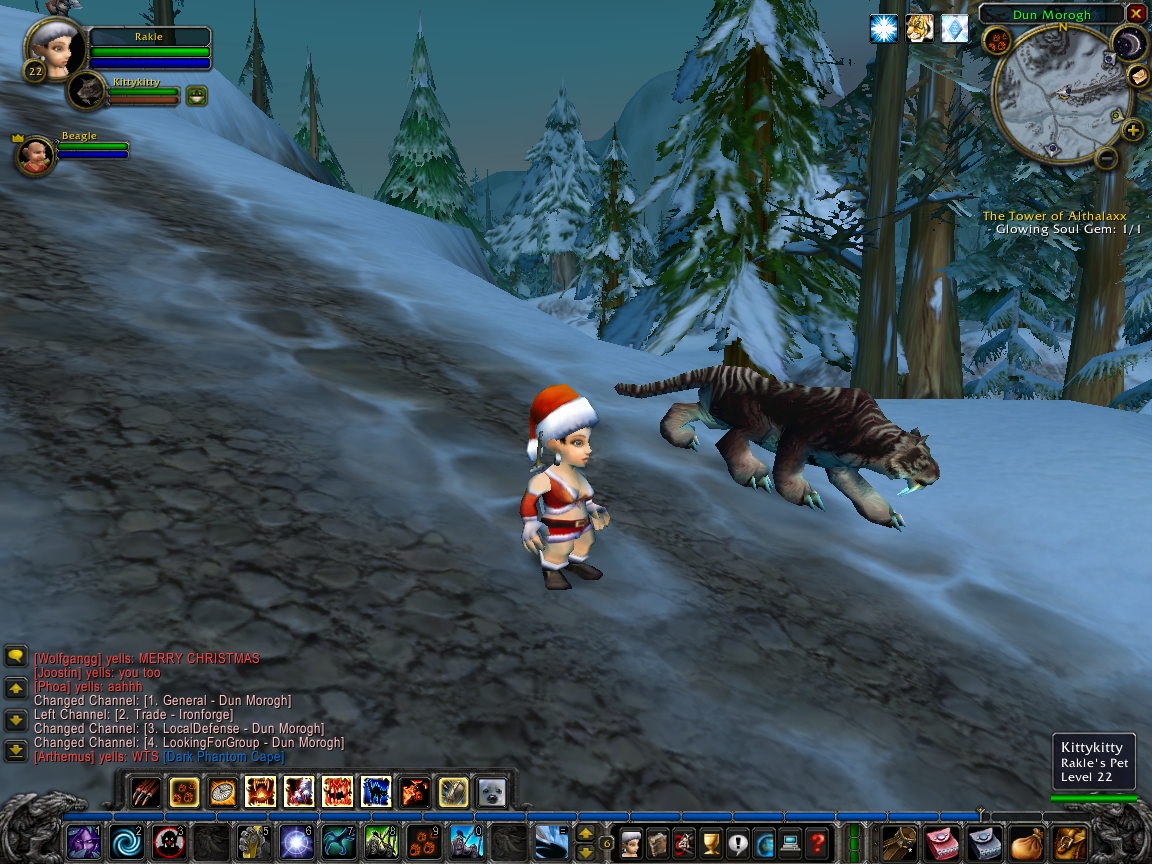Click the paw print tracking icon by the minimap

996,41
